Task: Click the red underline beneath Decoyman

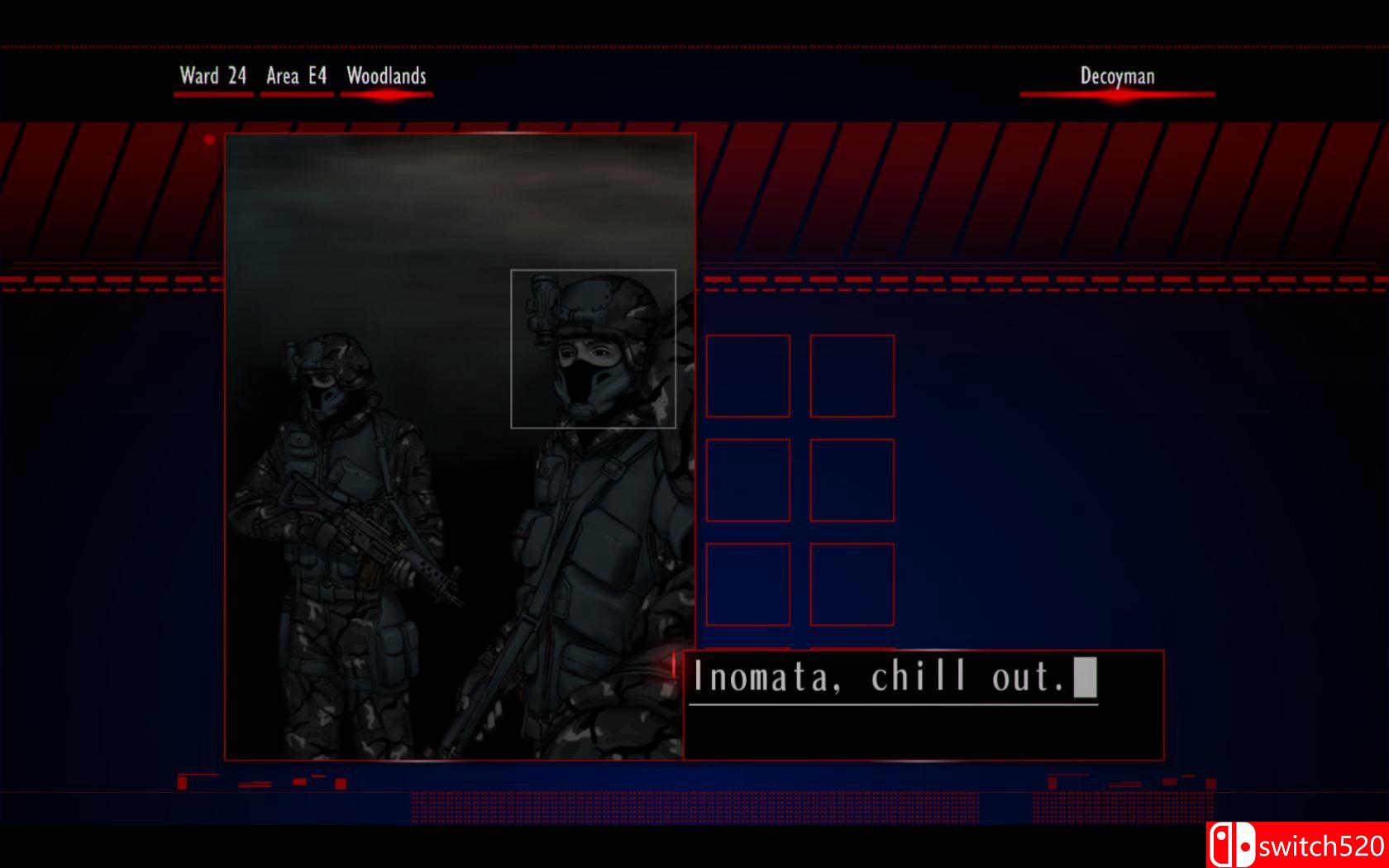Action: [x=1117, y=95]
